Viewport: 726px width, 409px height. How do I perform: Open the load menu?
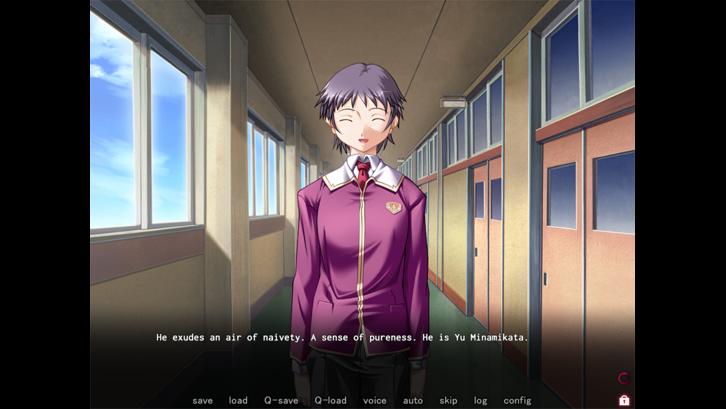tap(238, 400)
